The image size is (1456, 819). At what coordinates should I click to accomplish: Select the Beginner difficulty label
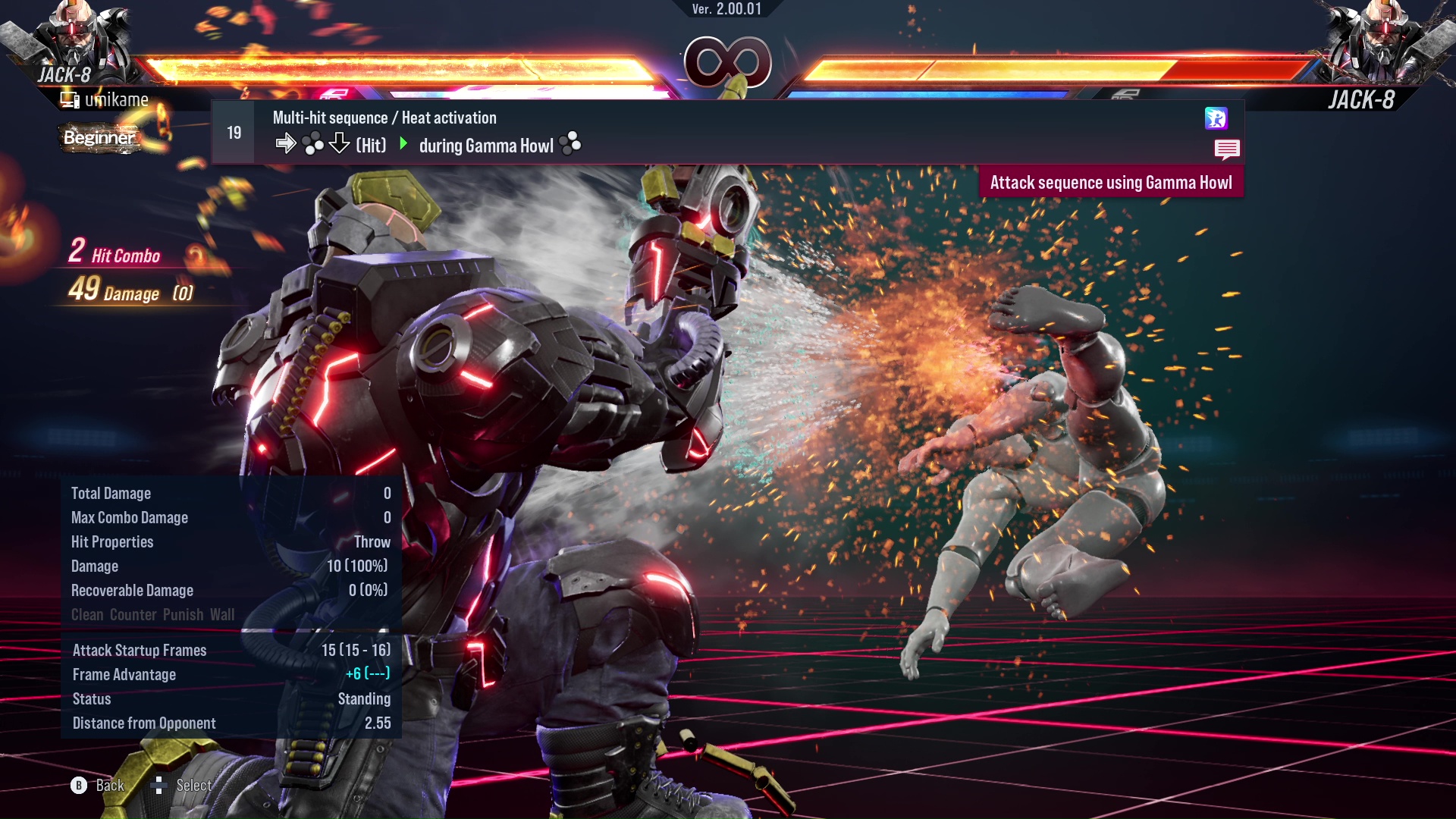[102, 138]
